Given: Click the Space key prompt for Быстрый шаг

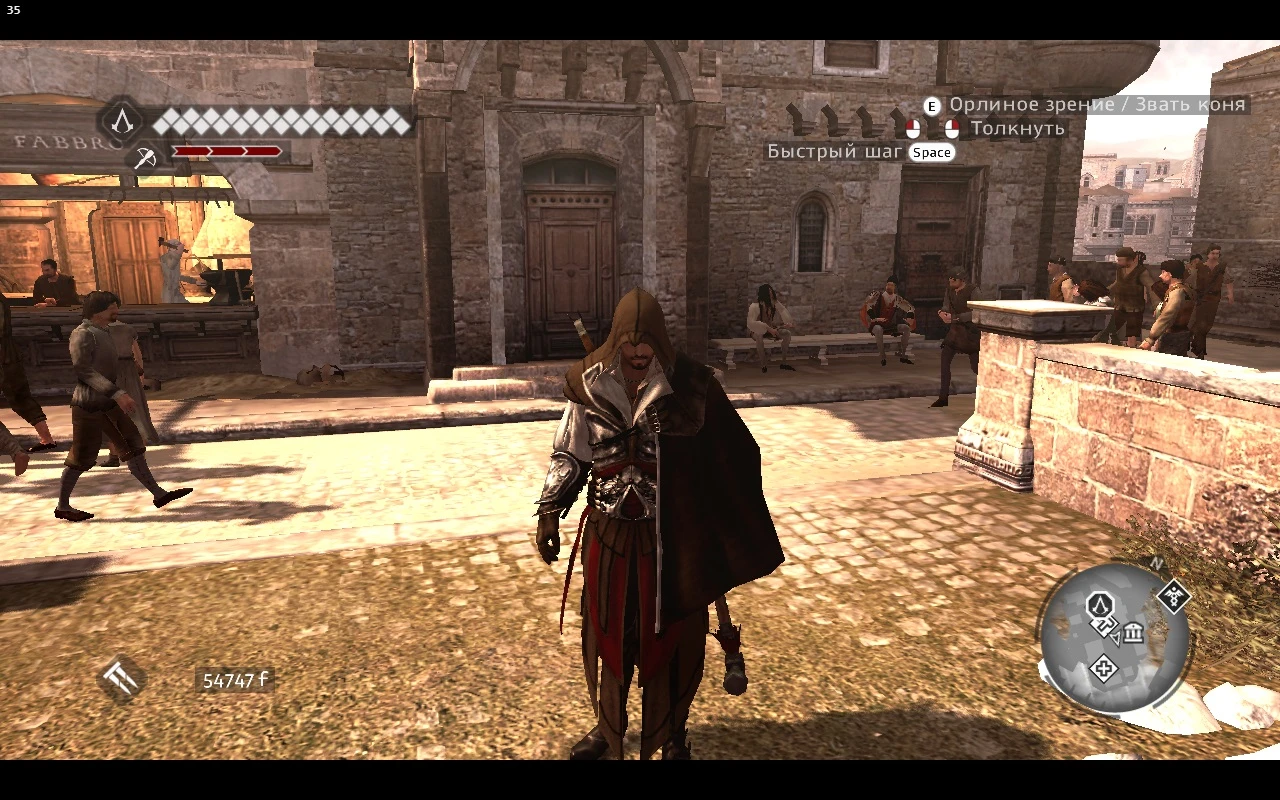Looking at the screenshot, I should click(x=931, y=152).
